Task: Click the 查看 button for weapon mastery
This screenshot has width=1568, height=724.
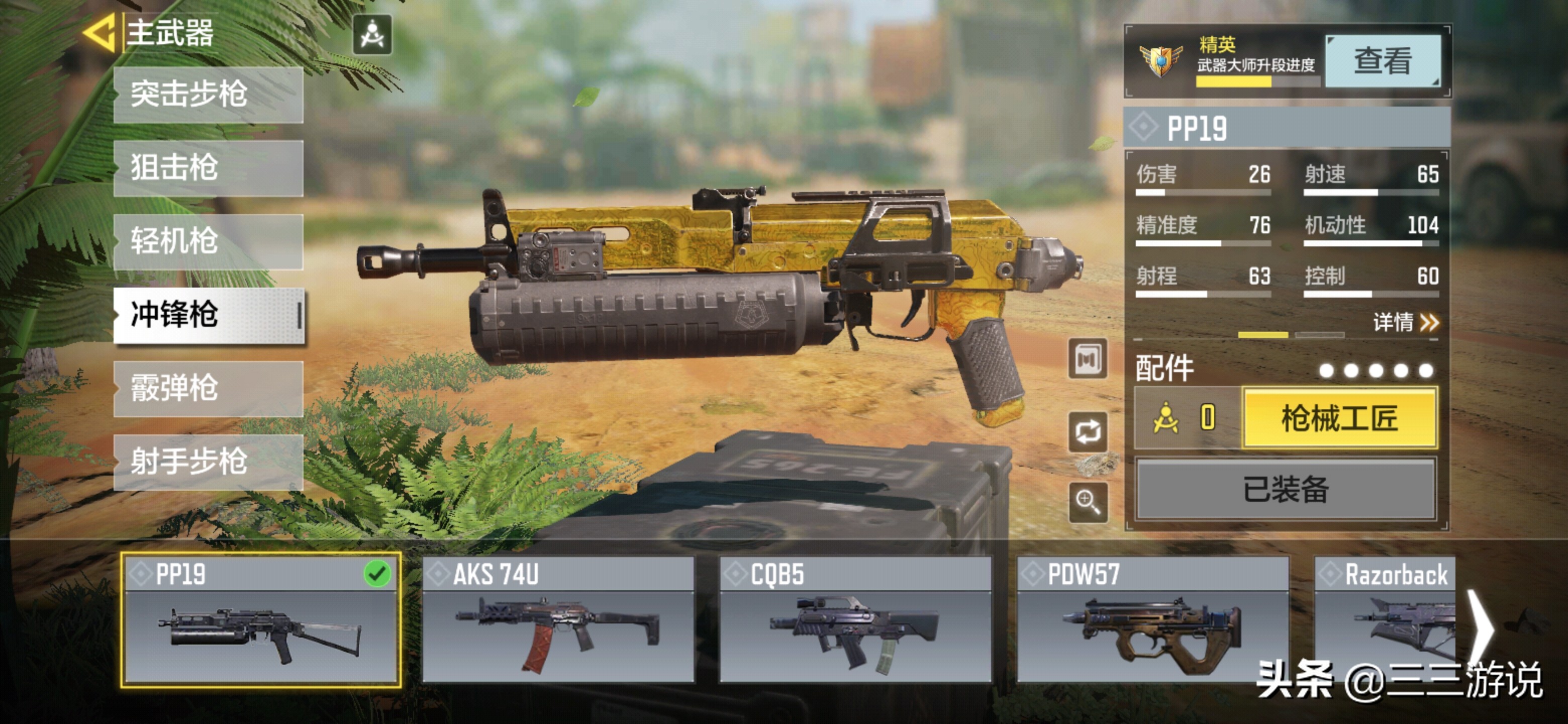Action: pos(1383,61)
